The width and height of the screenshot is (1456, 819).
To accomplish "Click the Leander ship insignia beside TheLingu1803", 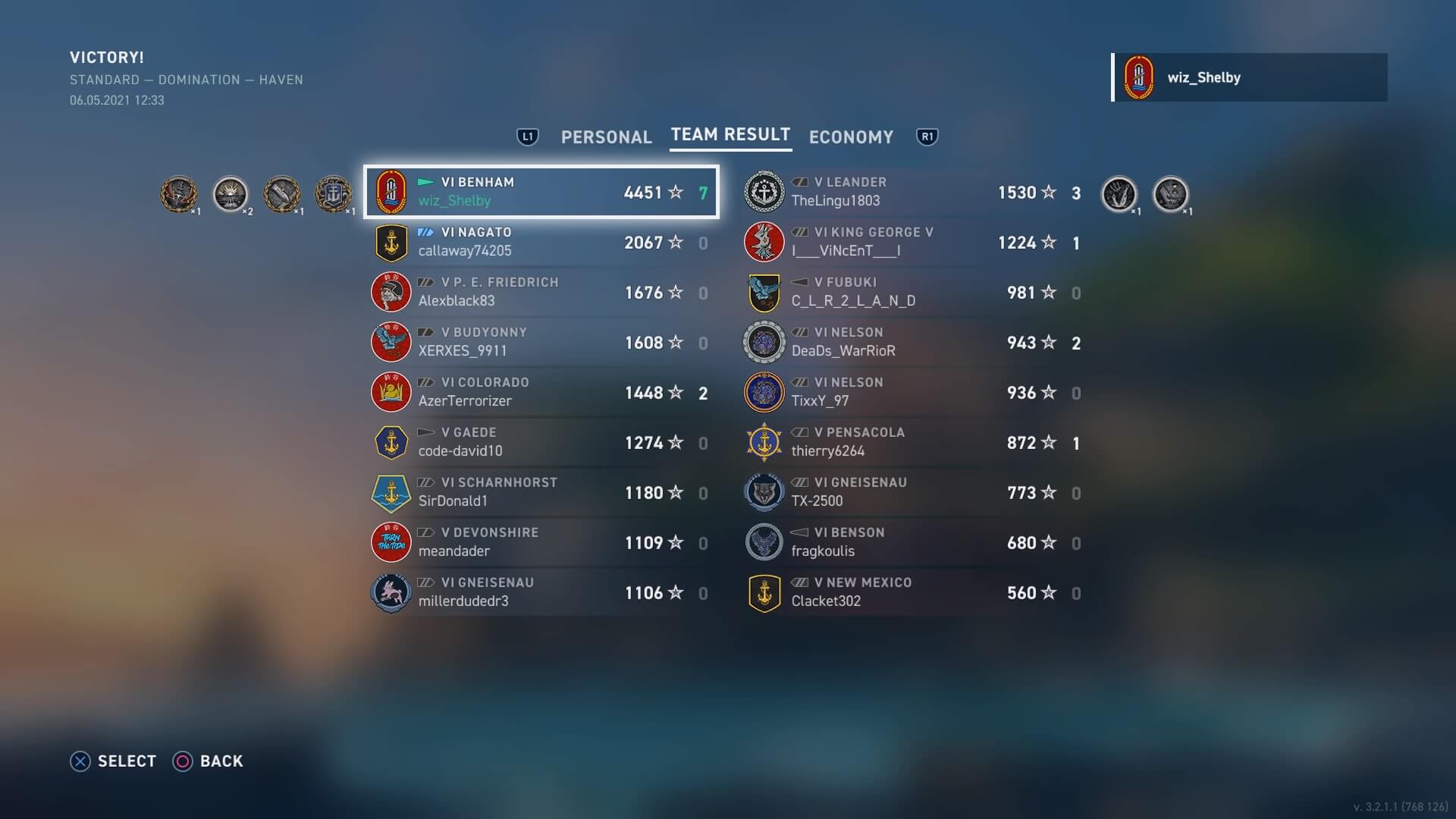I will [764, 192].
